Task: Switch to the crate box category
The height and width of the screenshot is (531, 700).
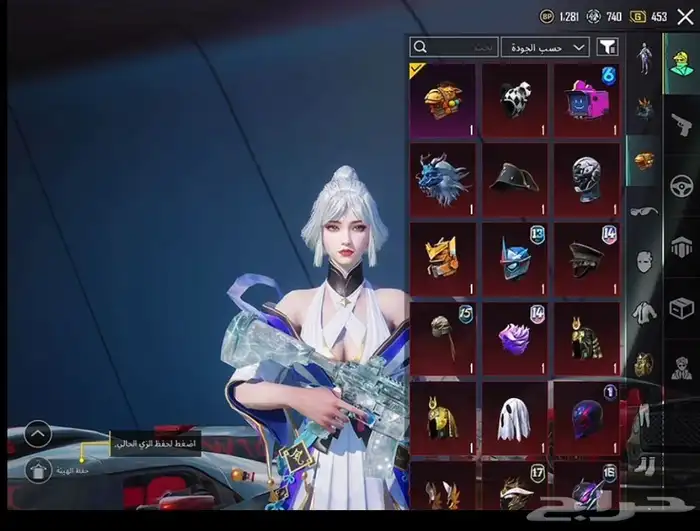Action: (x=682, y=309)
